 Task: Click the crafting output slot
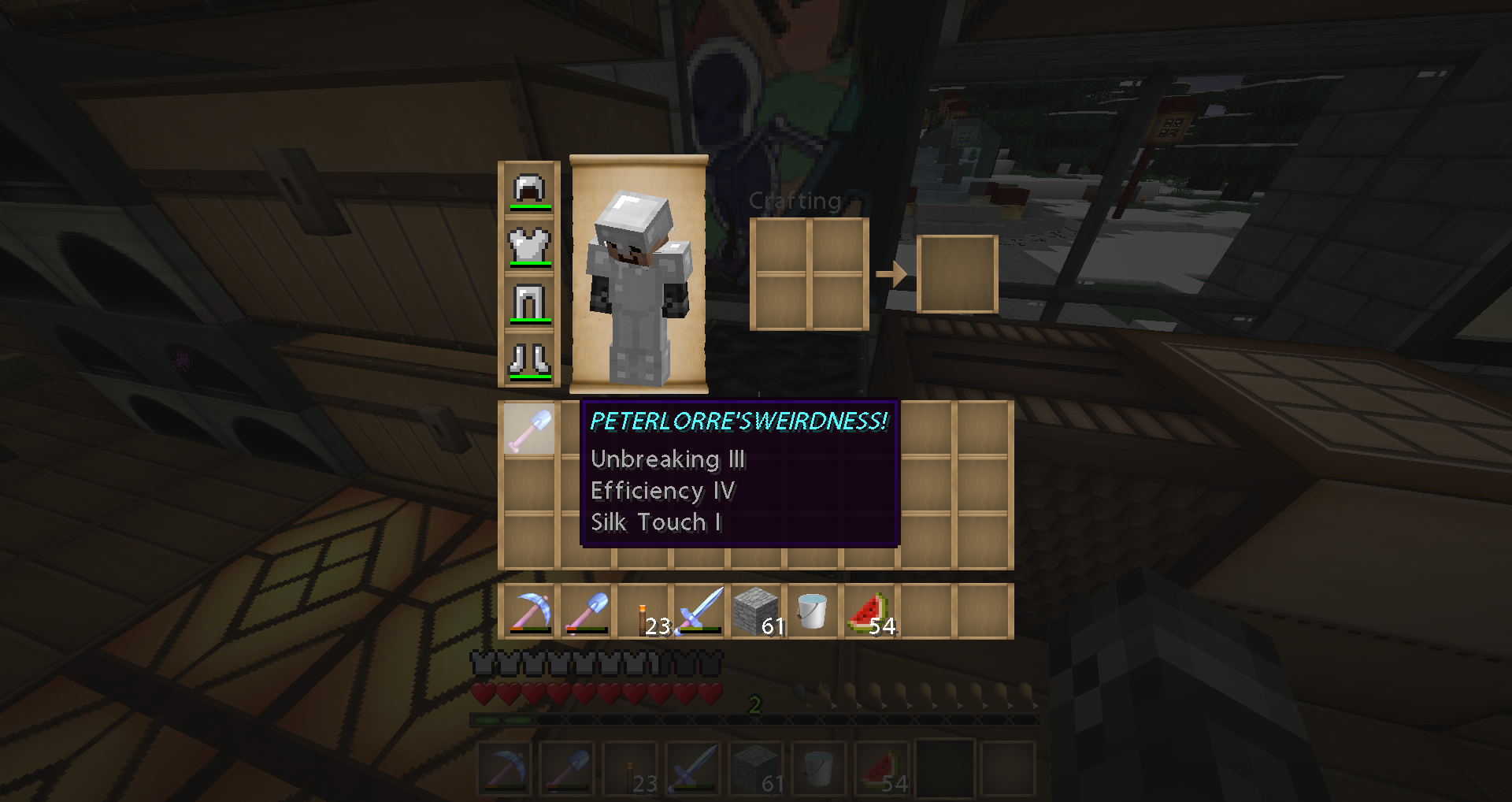tap(958, 274)
